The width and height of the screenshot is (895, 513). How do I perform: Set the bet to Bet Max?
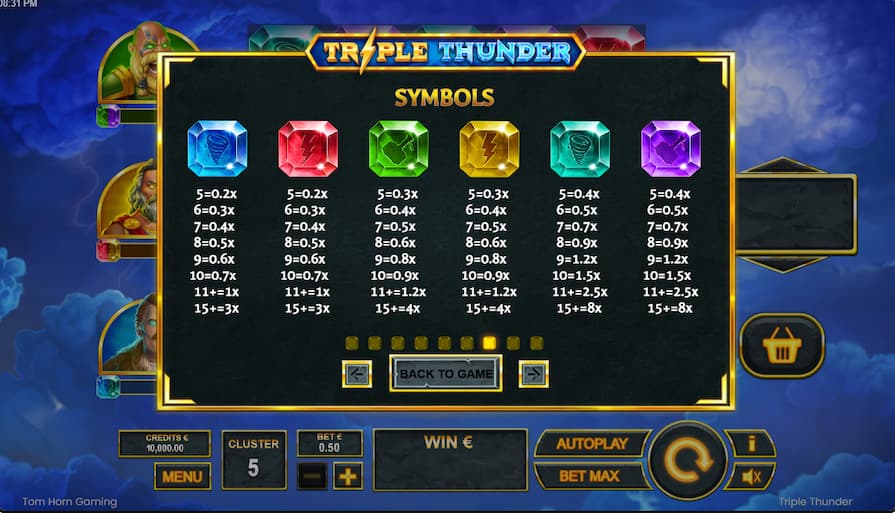[589, 476]
